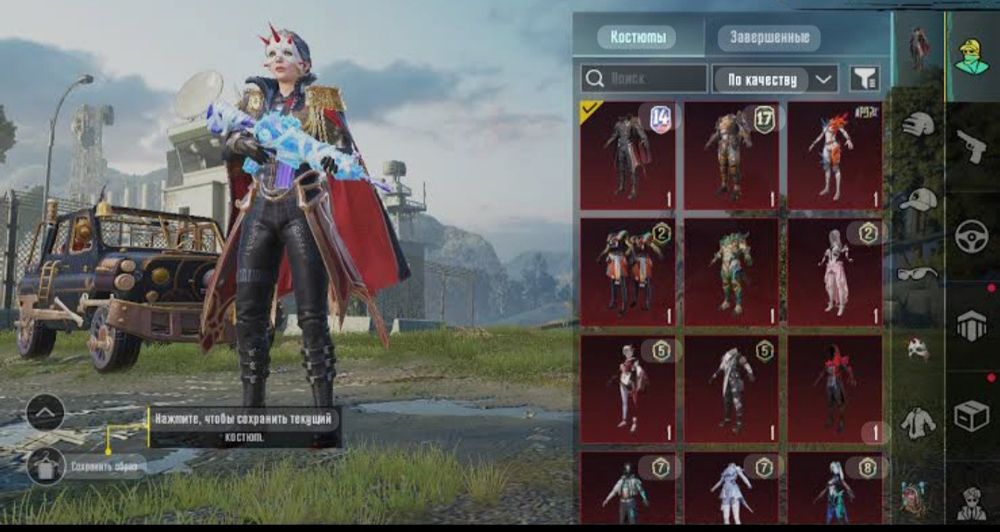Open the По качеству sort dropdown

[775, 78]
